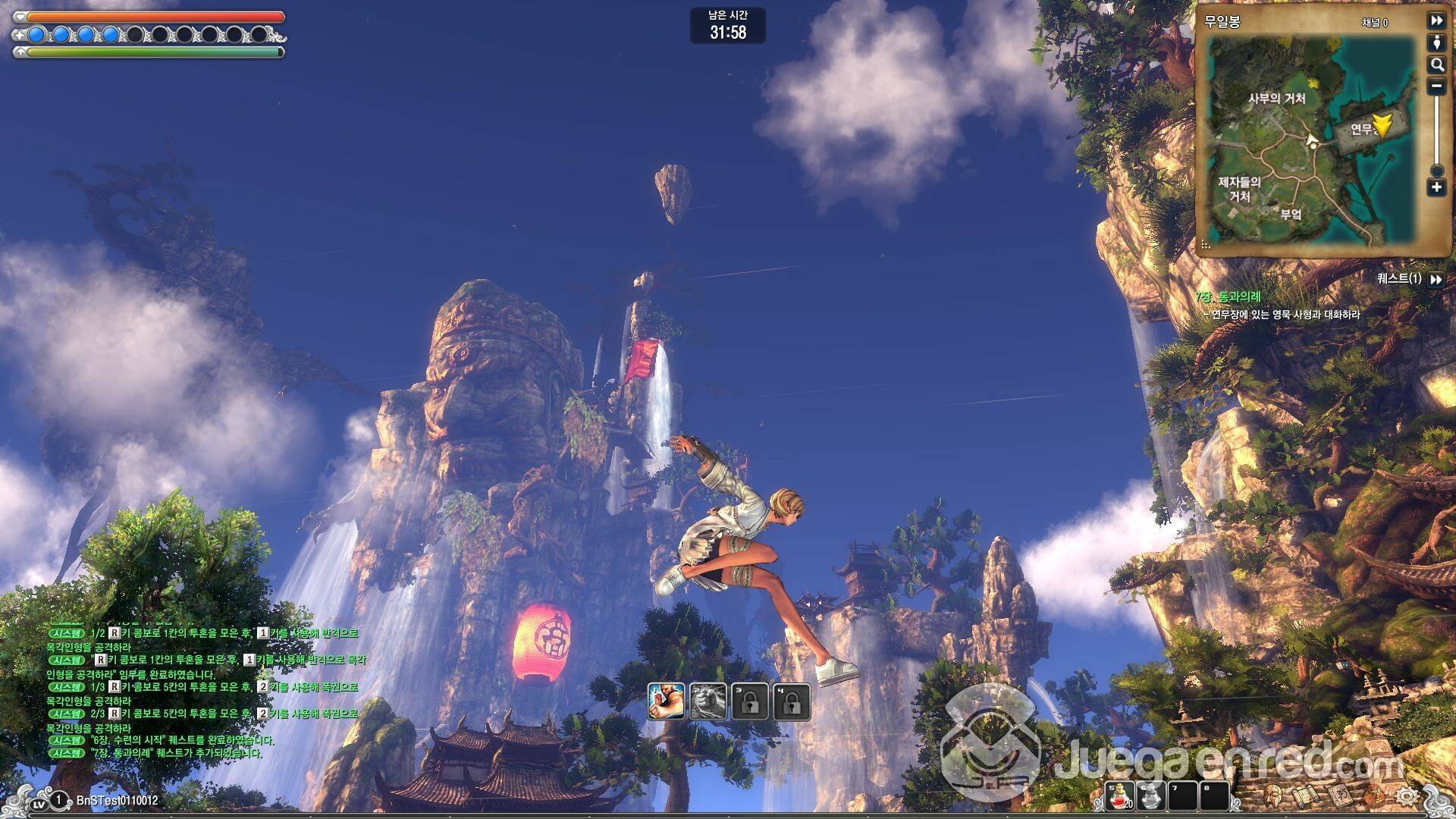
Task: Collapse the minimap with the double-arrow button
Action: (1436, 20)
